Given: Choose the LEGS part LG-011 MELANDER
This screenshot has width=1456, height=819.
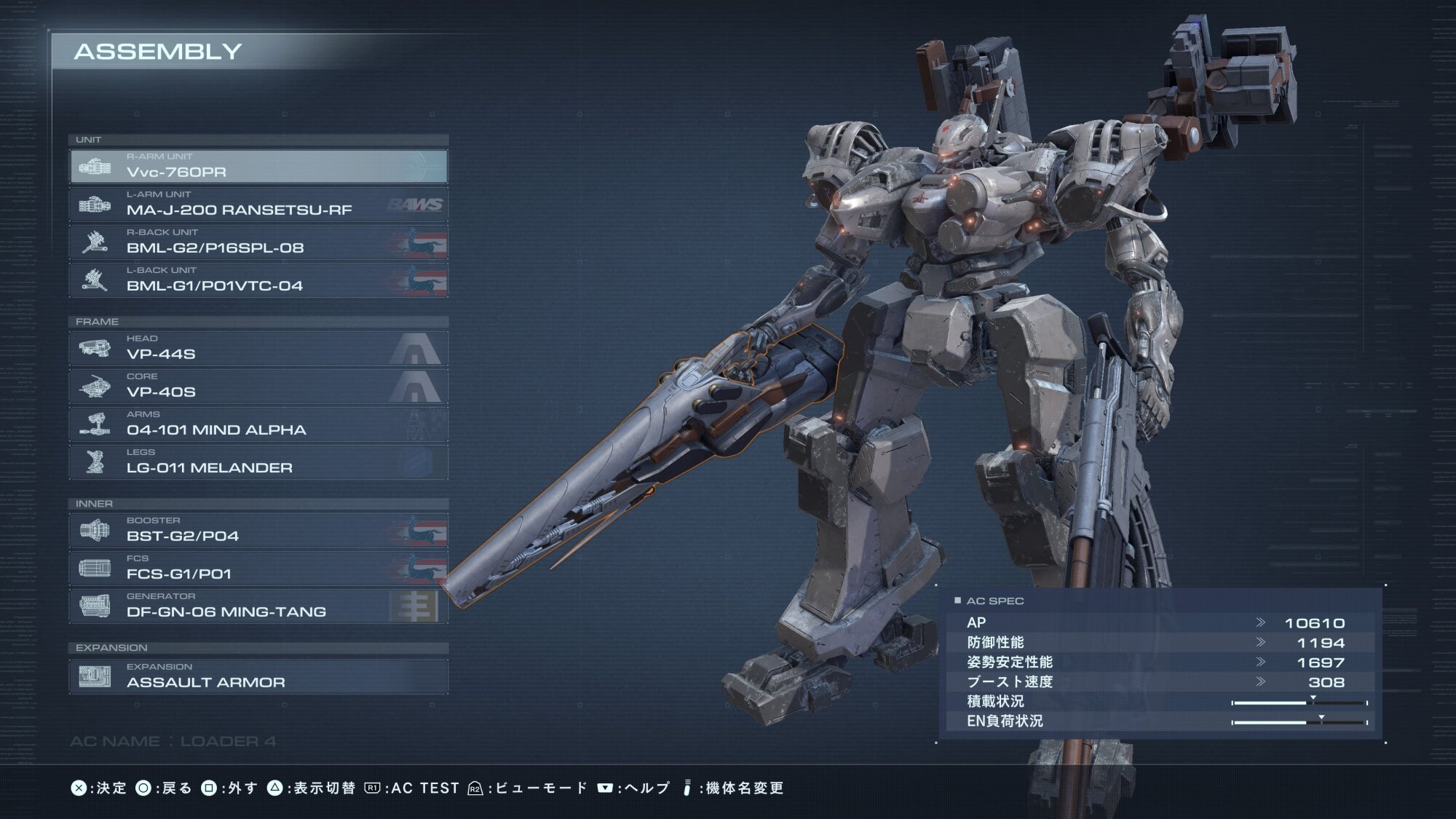Looking at the screenshot, I should tap(258, 462).
